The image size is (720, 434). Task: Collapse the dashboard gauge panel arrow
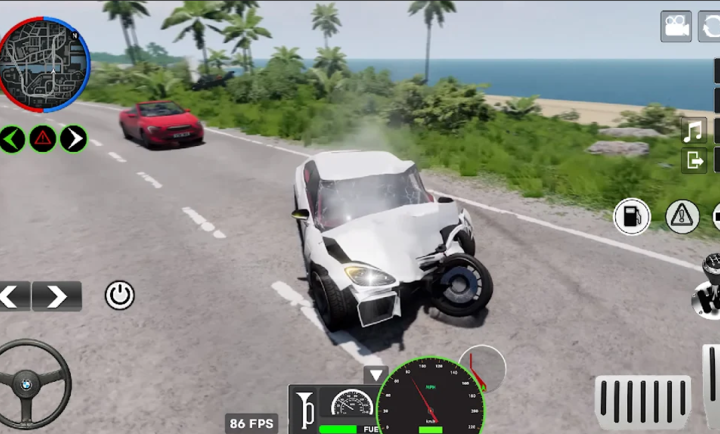tap(375, 375)
